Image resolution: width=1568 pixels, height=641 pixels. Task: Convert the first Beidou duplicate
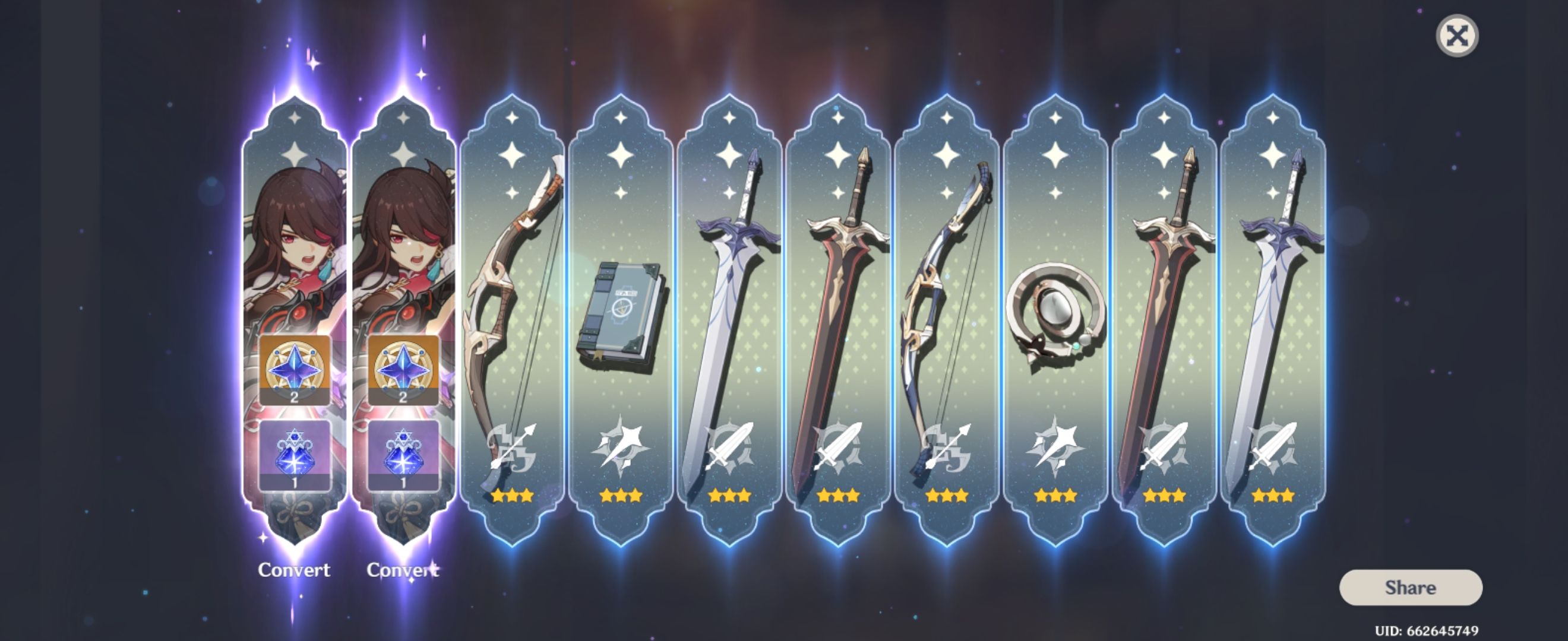click(x=295, y=570)
